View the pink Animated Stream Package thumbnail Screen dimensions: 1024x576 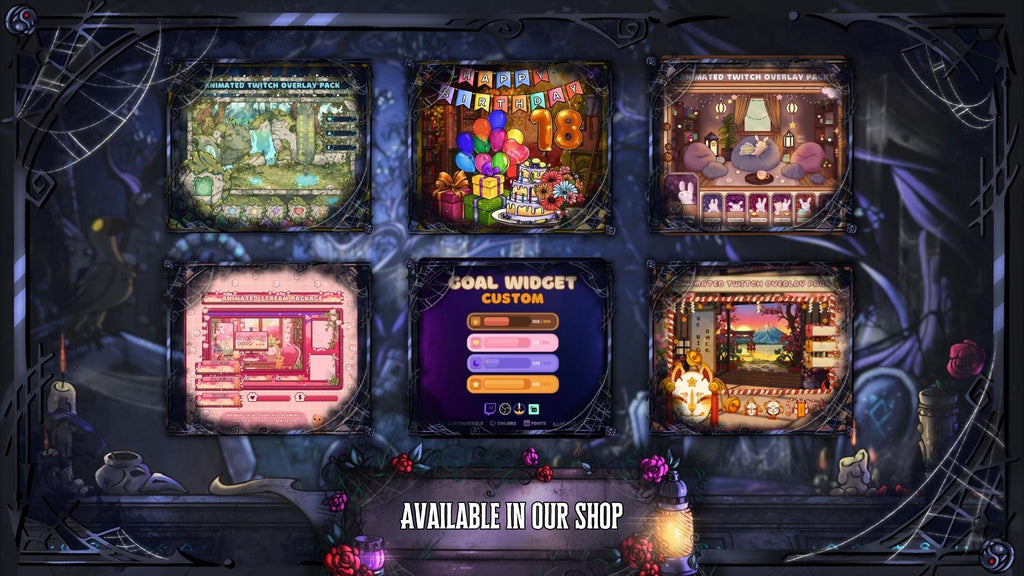click(x=269, y=347)
